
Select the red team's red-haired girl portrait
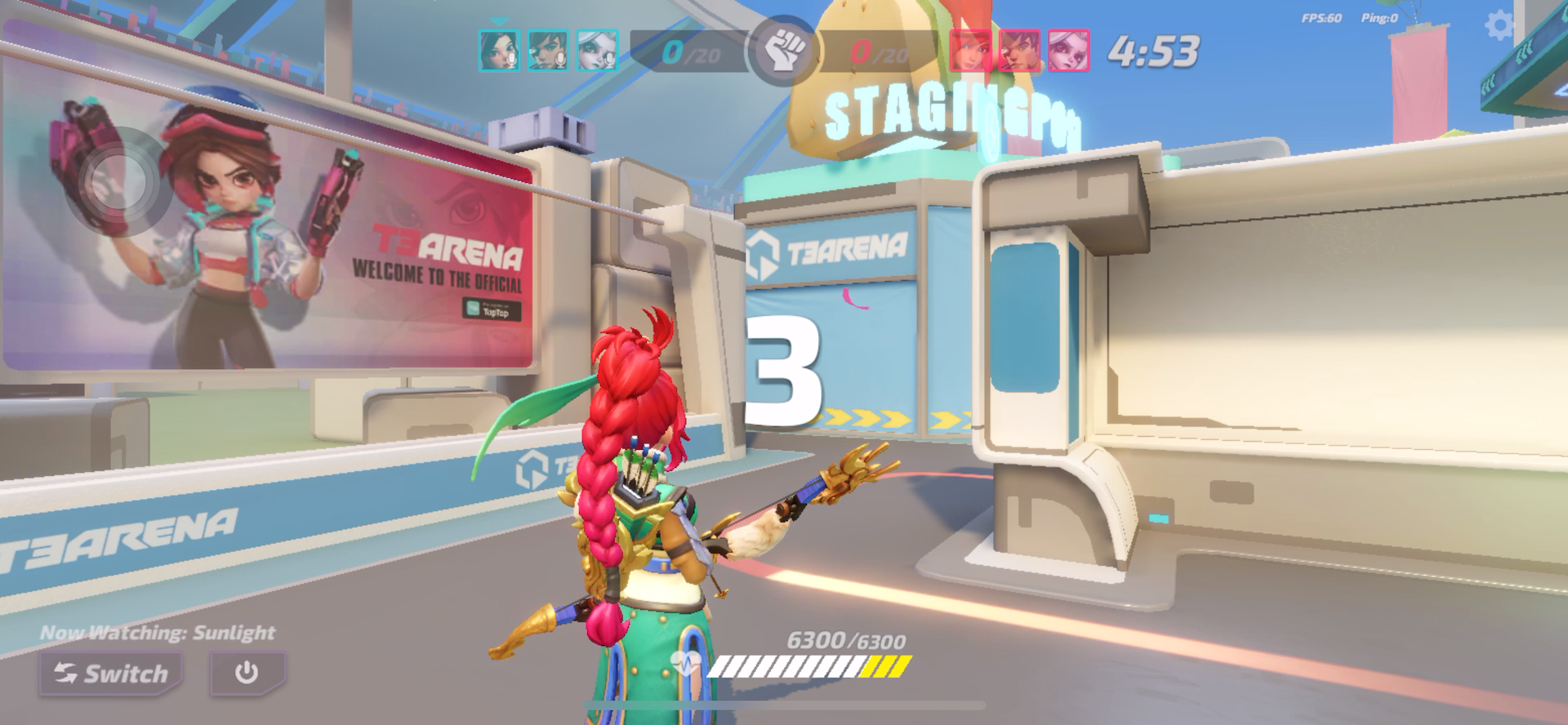971,51
